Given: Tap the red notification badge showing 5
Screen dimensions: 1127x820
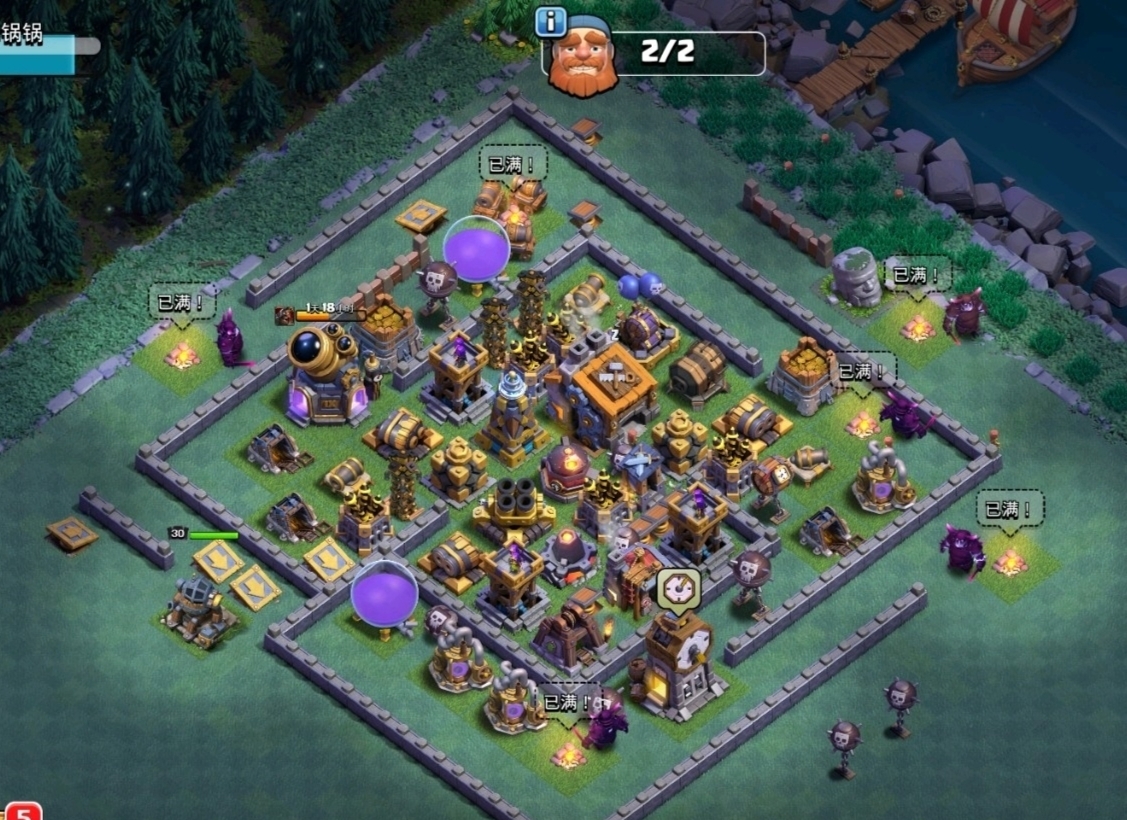Looking at the screenshot, I should (22, 810).
